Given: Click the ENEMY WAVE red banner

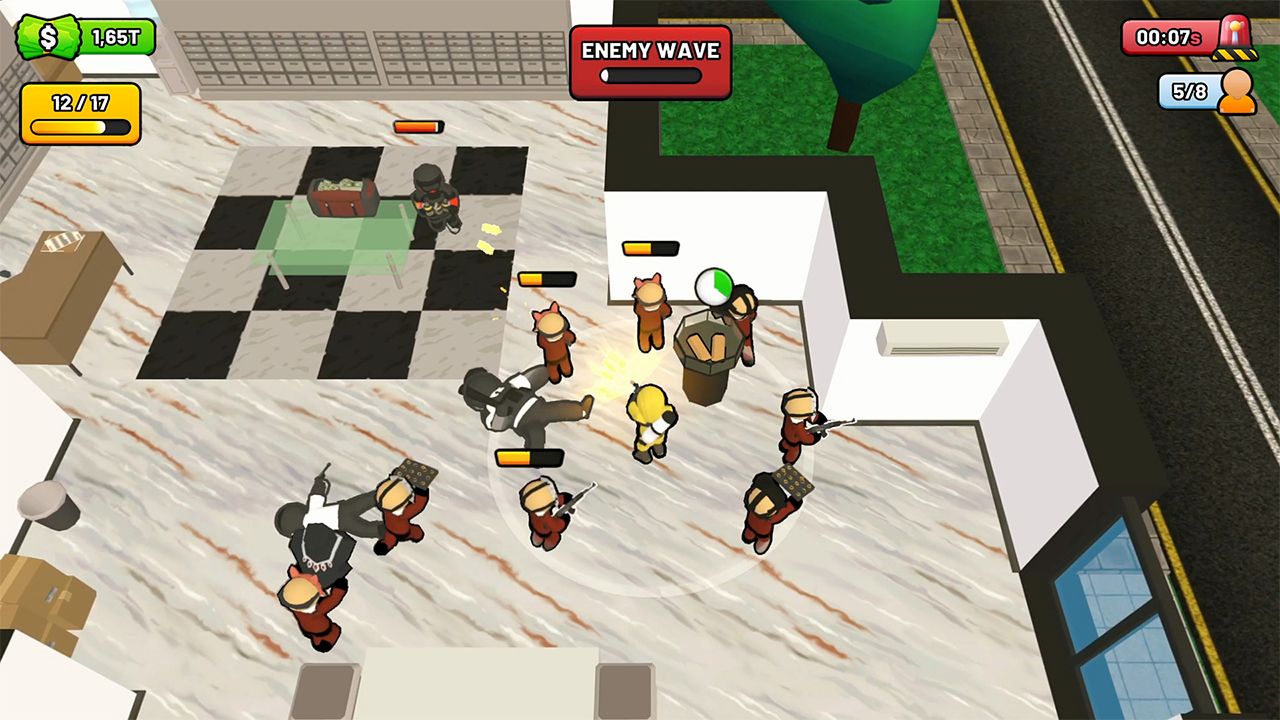Looking at the screenshot, I should (648, 50).
